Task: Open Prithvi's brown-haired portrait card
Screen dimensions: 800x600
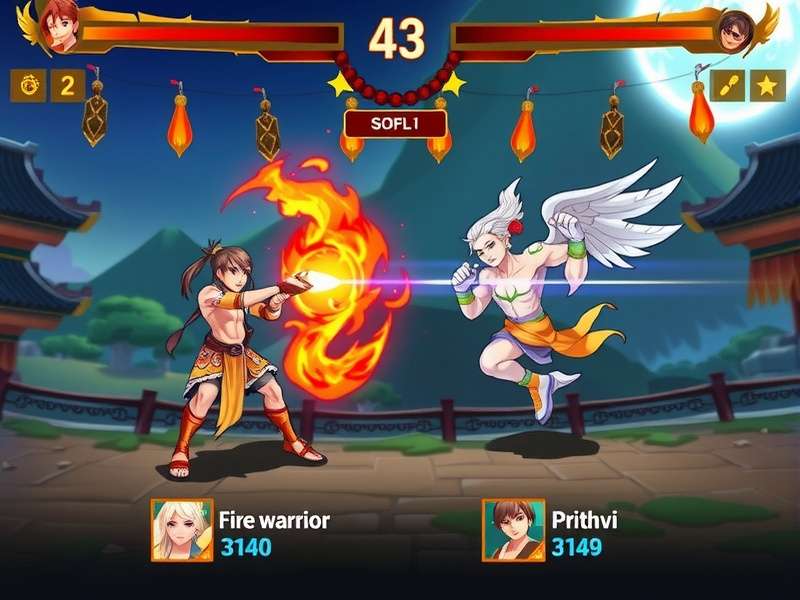Action: tap(514, 530)
